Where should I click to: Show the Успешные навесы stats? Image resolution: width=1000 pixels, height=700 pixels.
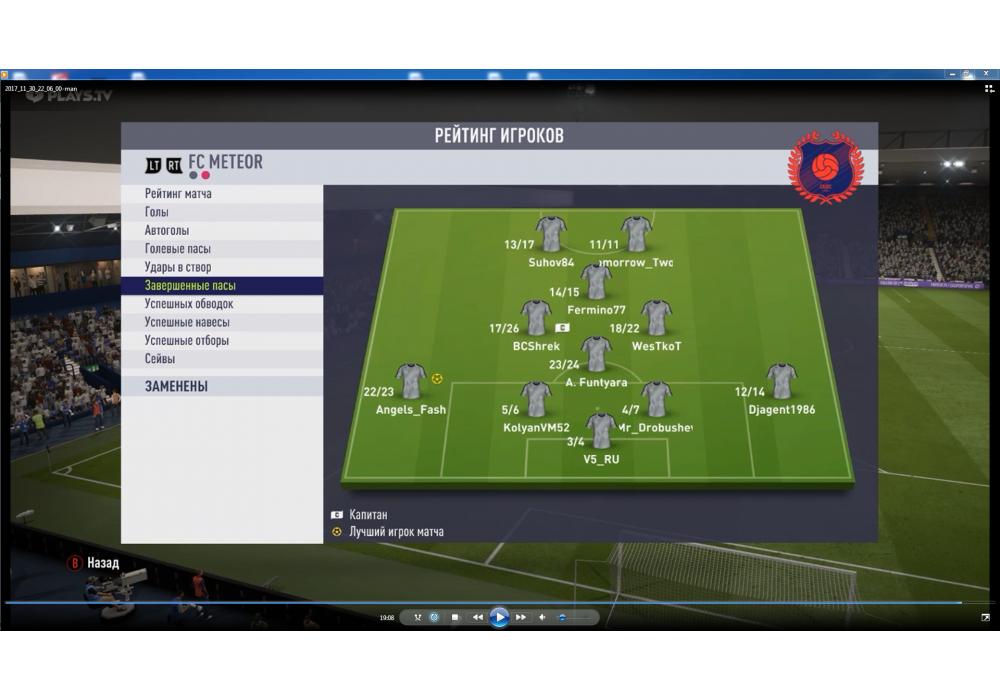point(187,322)
